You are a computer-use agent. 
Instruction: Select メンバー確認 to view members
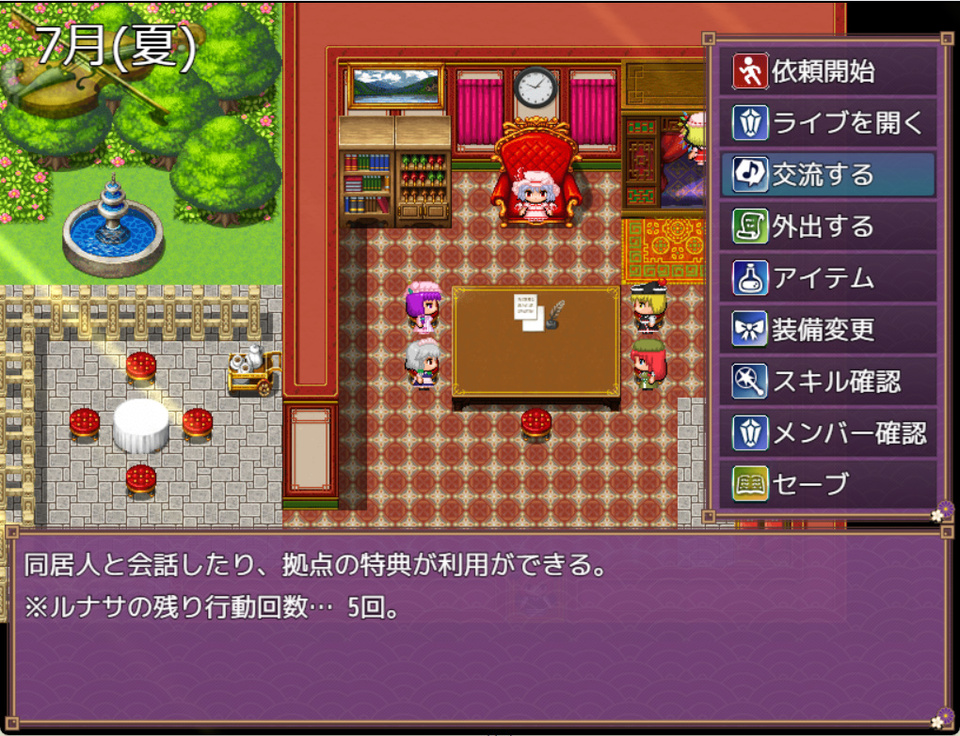pos(827,433)
